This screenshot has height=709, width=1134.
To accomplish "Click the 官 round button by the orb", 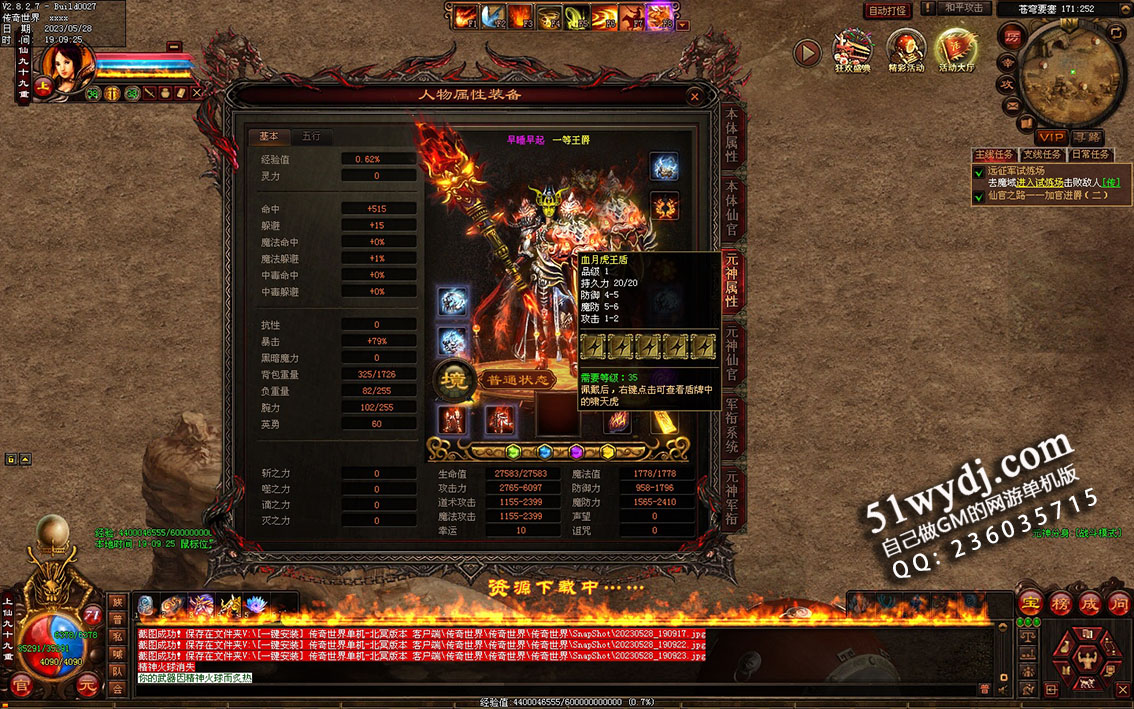I will tap(22, 685).
